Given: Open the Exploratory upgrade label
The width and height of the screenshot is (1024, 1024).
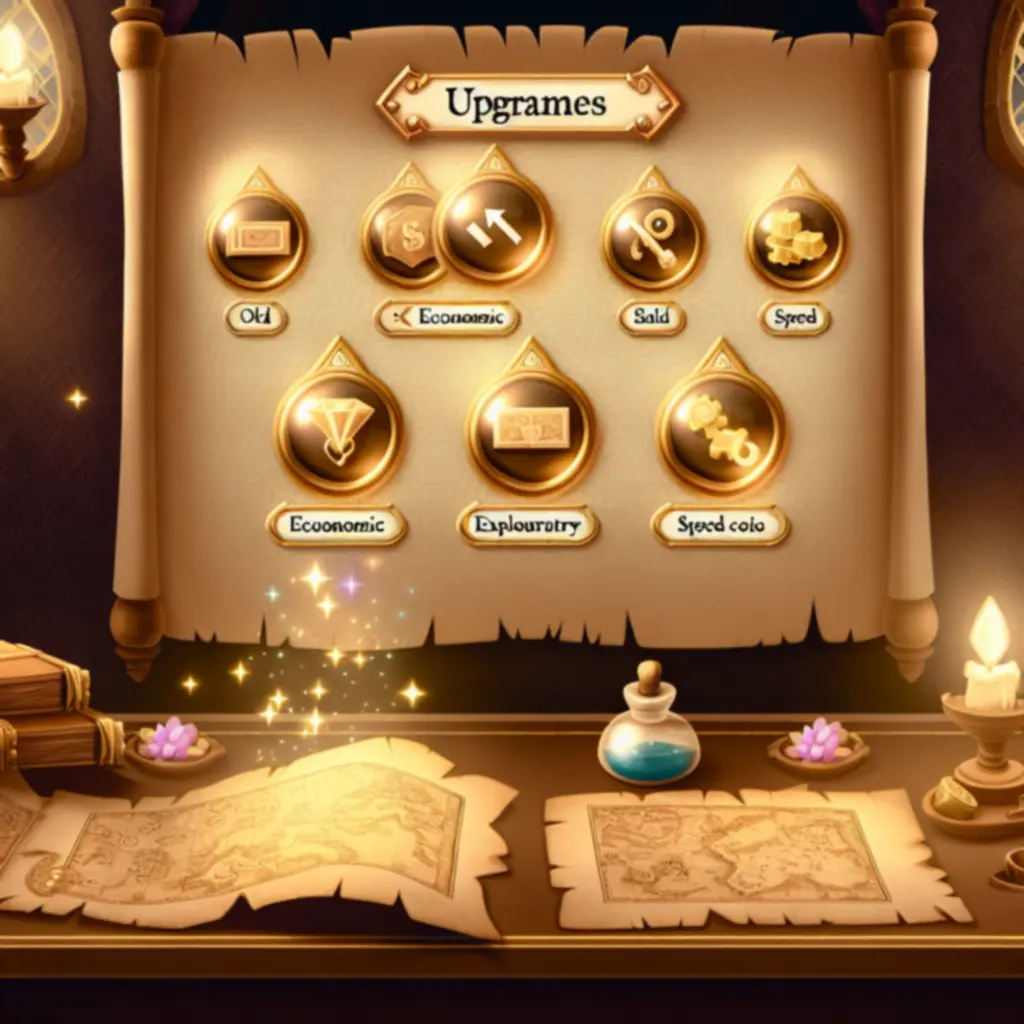Looking at the screenshot, I should click(x=528, y=525).
